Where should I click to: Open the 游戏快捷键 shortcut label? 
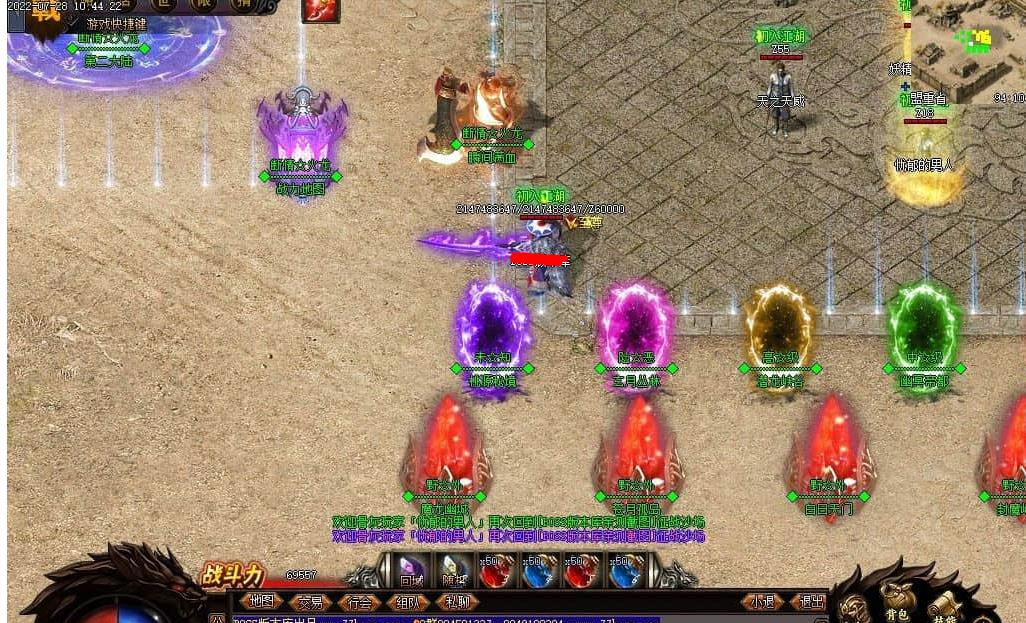[x=116, y=23]
